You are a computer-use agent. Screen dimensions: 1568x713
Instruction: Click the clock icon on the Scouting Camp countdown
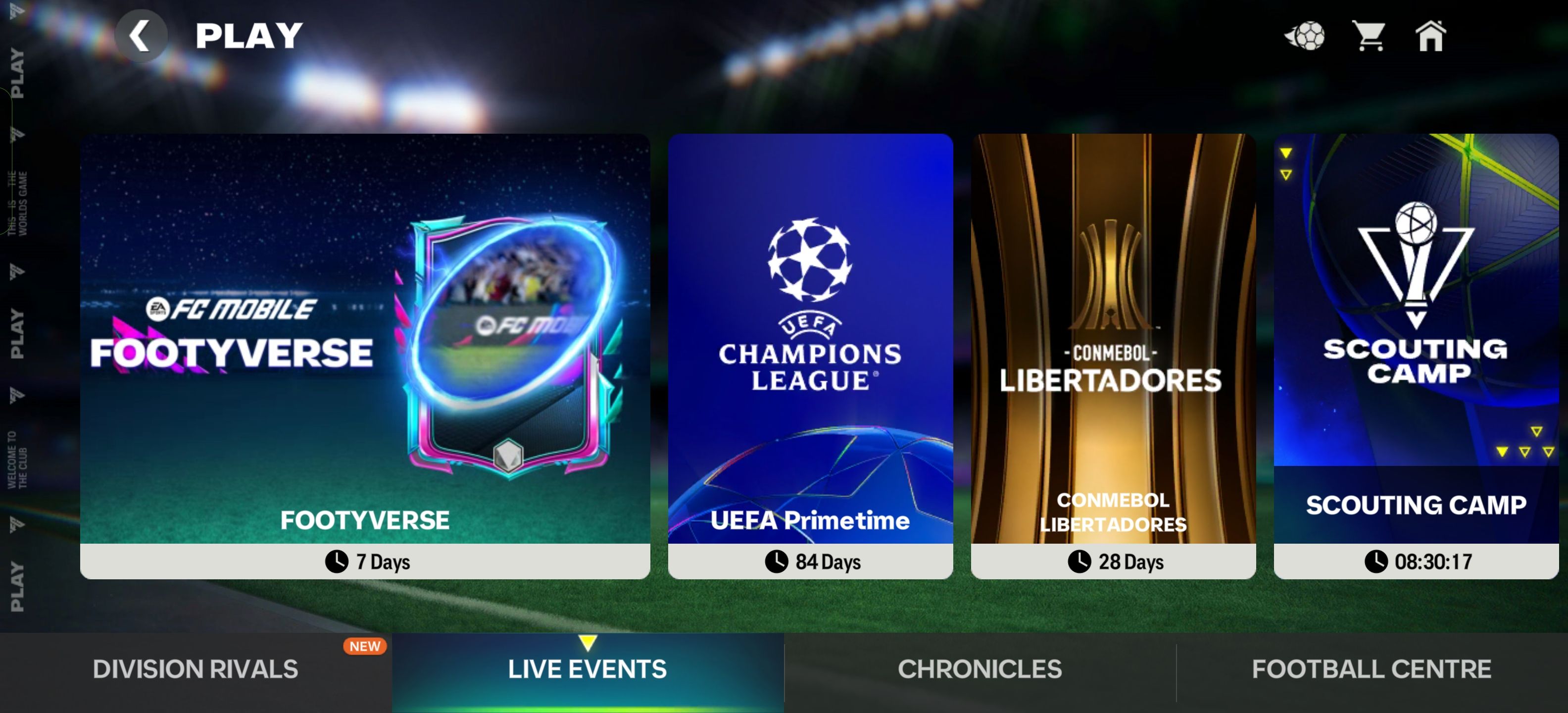pos(1379,561)
